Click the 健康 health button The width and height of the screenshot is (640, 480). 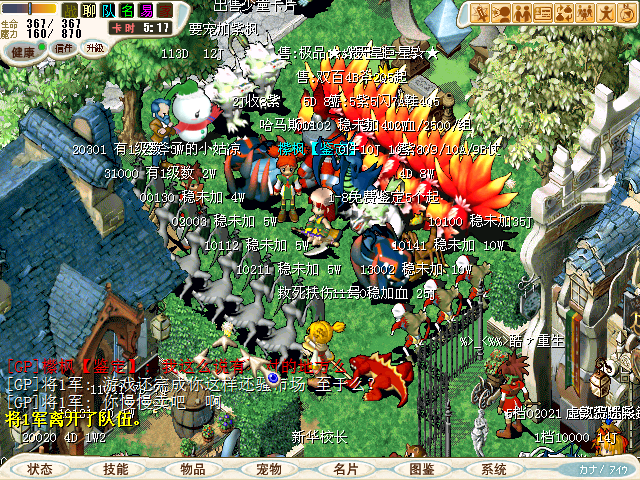coord(23,50)
